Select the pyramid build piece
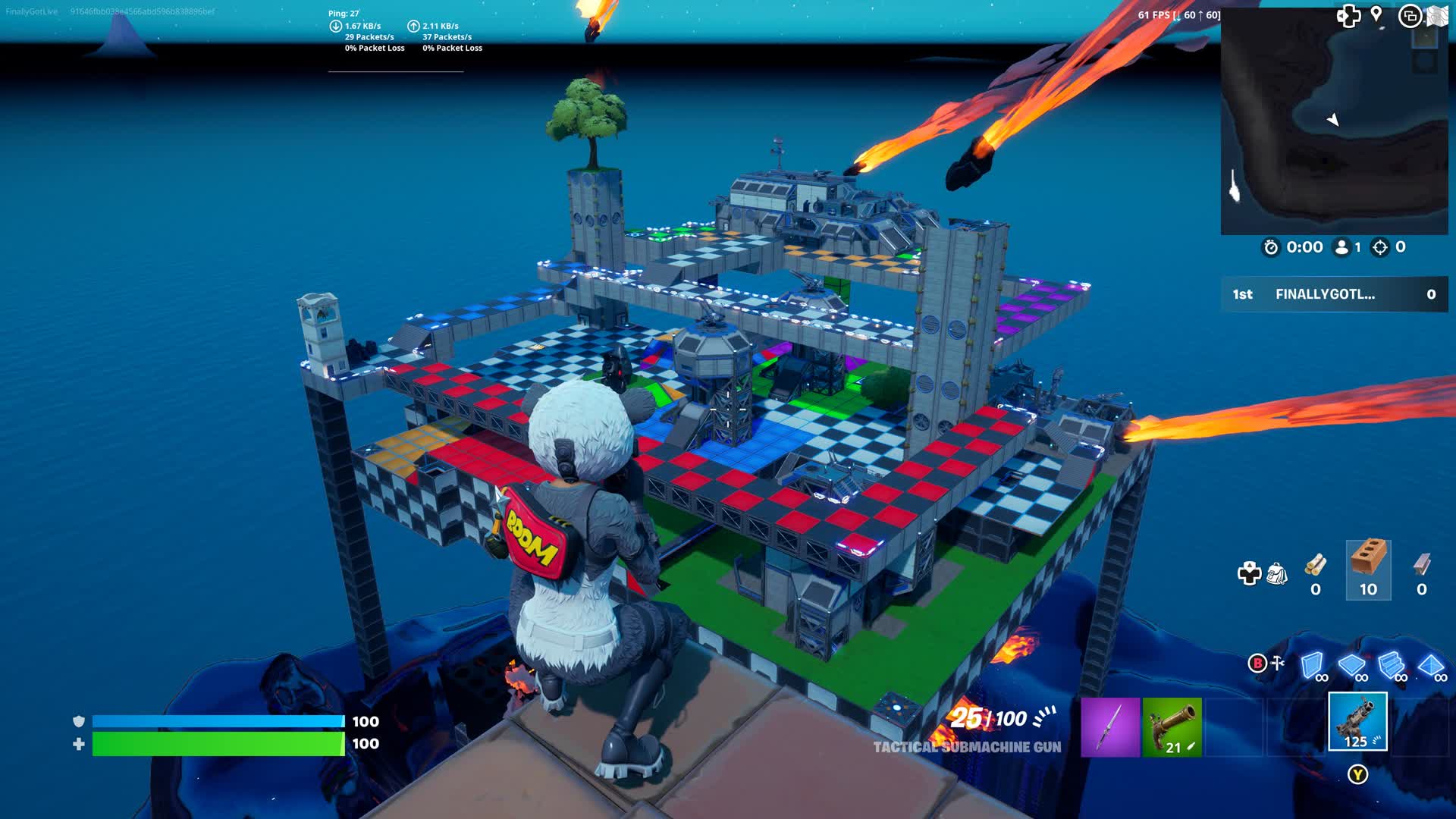Screen dimensions: 1456x819 [1432, 664]
